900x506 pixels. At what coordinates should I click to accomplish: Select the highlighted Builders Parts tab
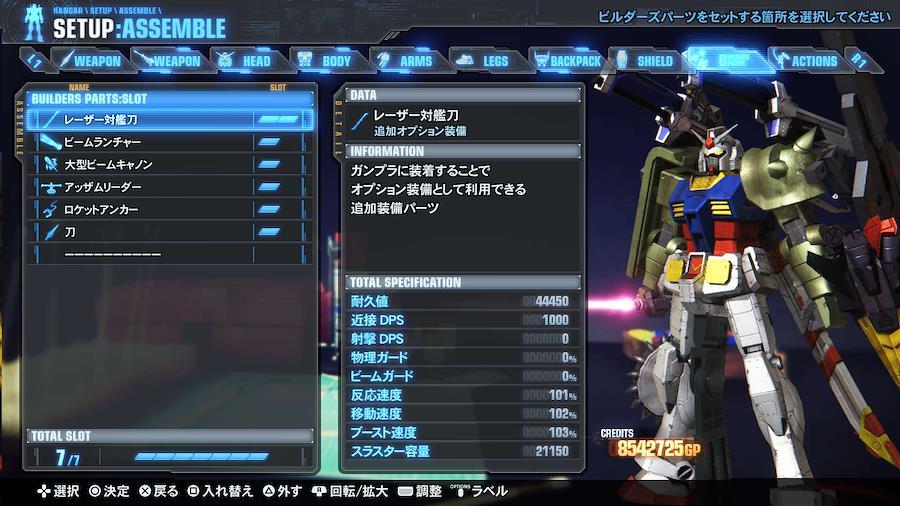724,61
